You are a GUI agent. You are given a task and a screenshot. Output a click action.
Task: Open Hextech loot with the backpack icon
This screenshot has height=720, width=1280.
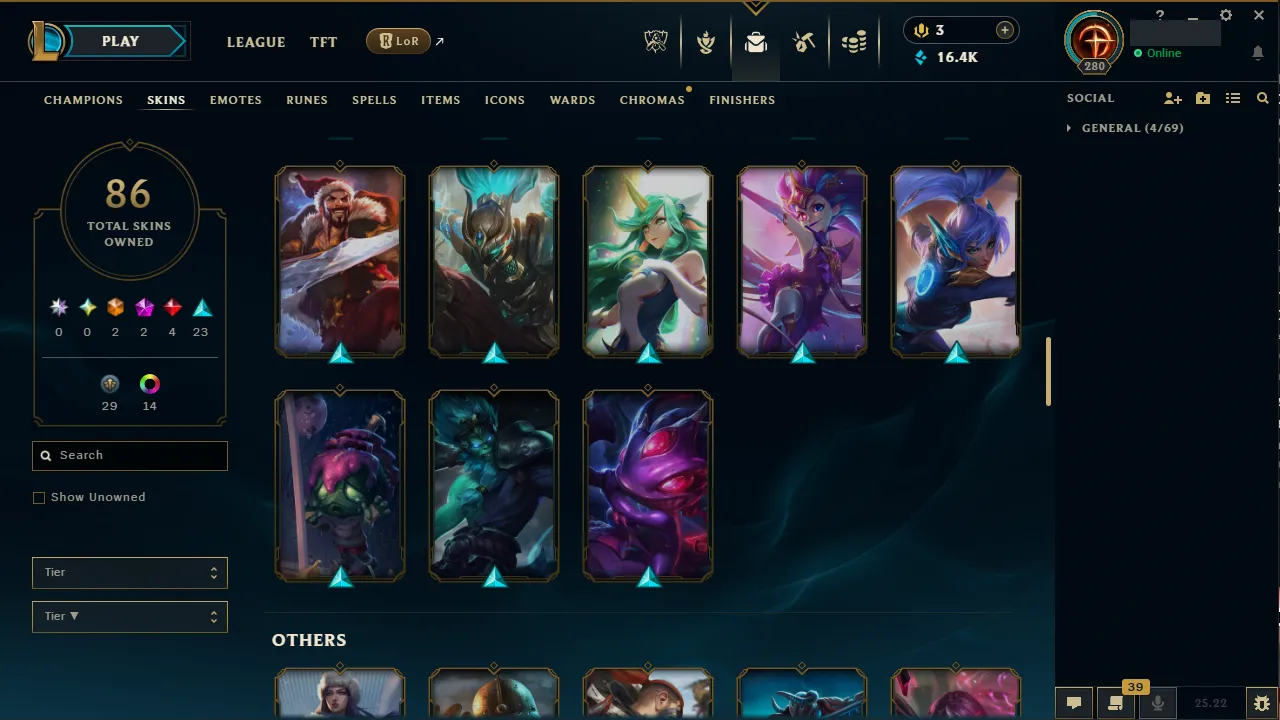(x=755, y=41)
